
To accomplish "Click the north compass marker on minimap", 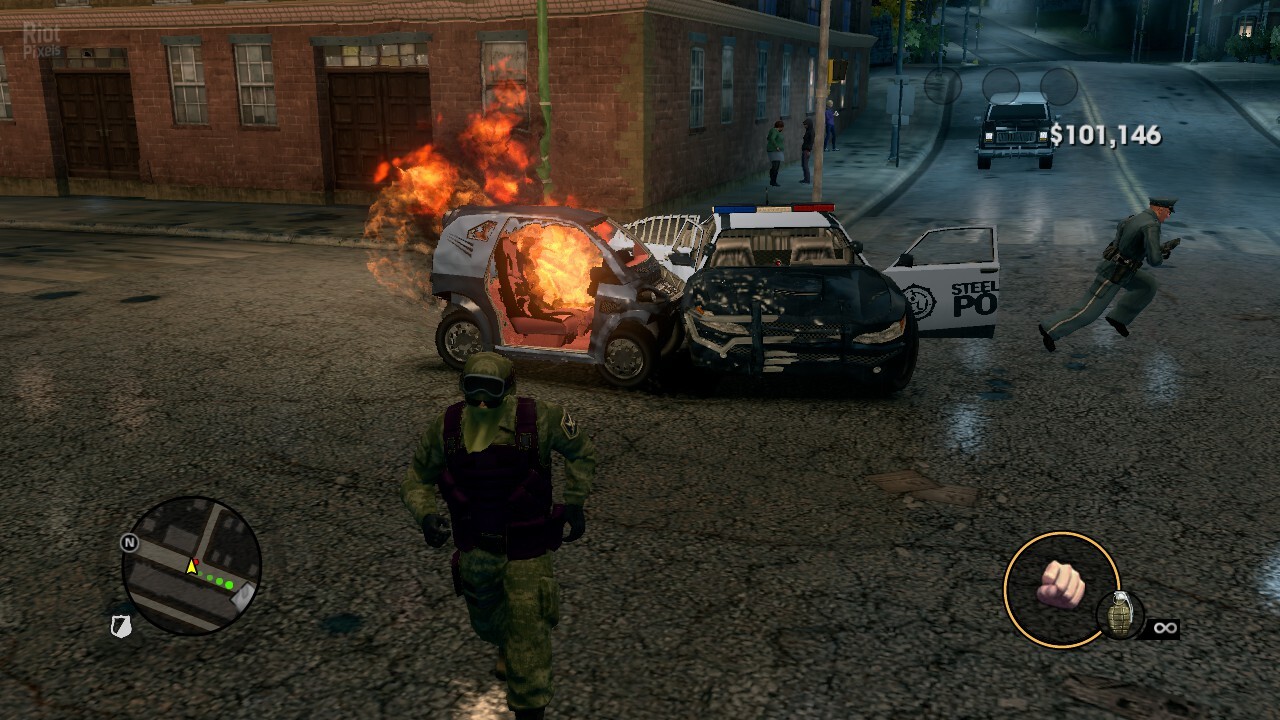I will (128, 543).
